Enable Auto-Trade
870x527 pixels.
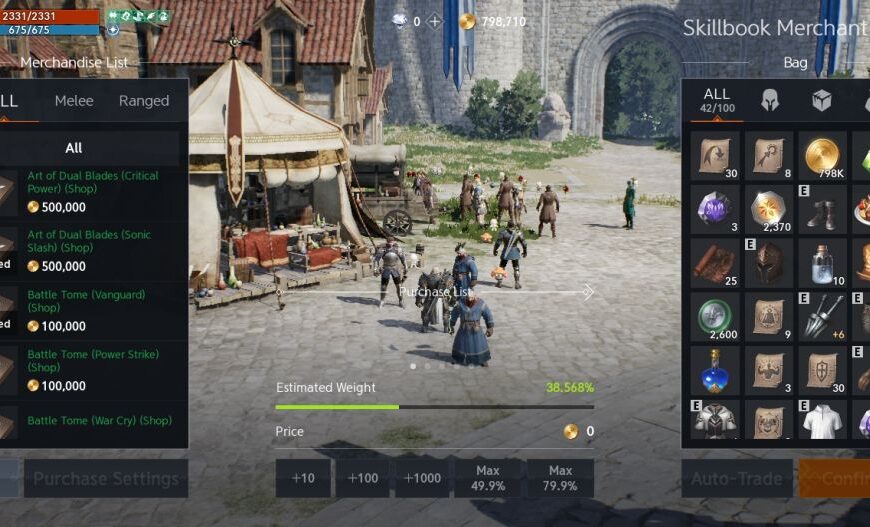[737, 479]
